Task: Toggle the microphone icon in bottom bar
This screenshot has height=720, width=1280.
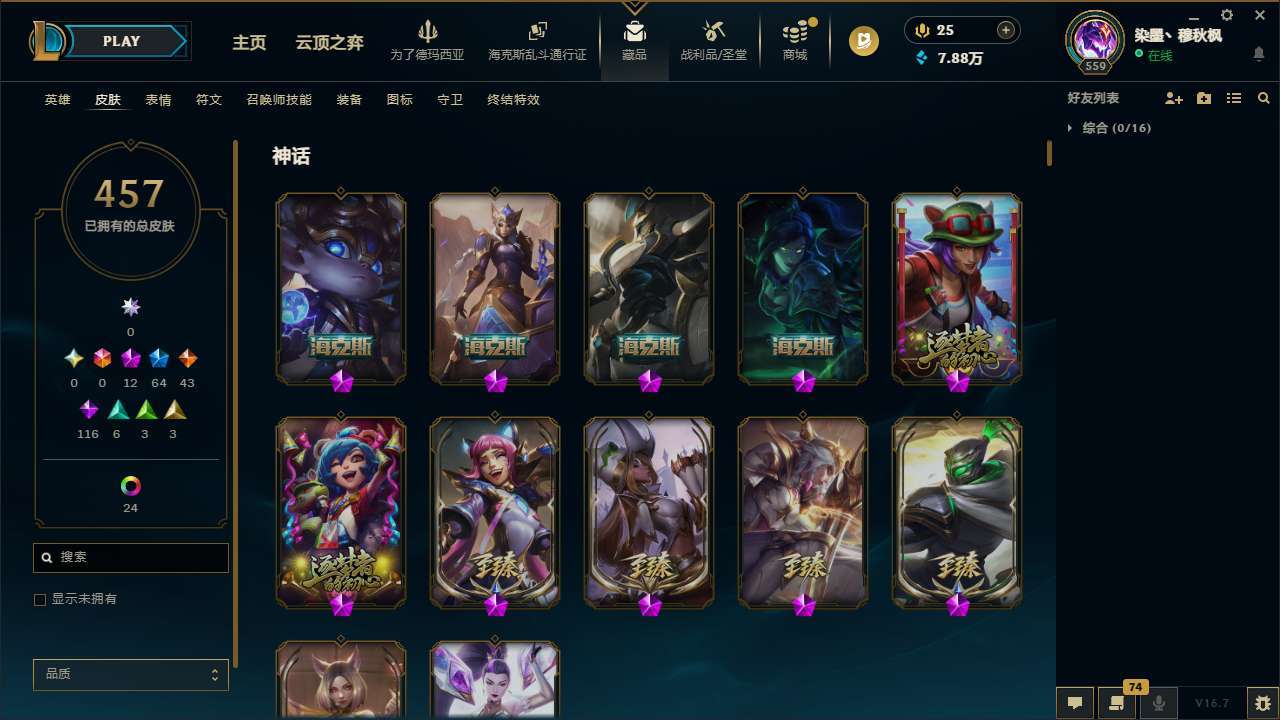Action: [1158, 702]
